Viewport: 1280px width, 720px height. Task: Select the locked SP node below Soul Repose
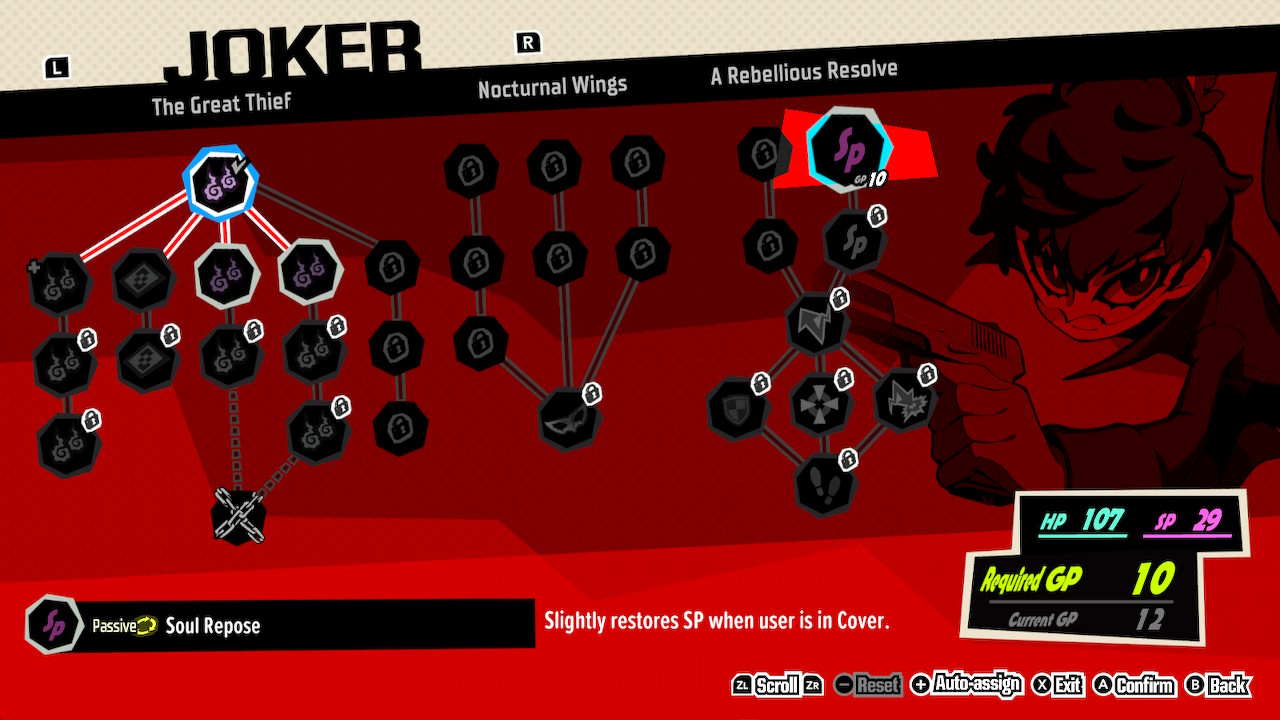855,240
